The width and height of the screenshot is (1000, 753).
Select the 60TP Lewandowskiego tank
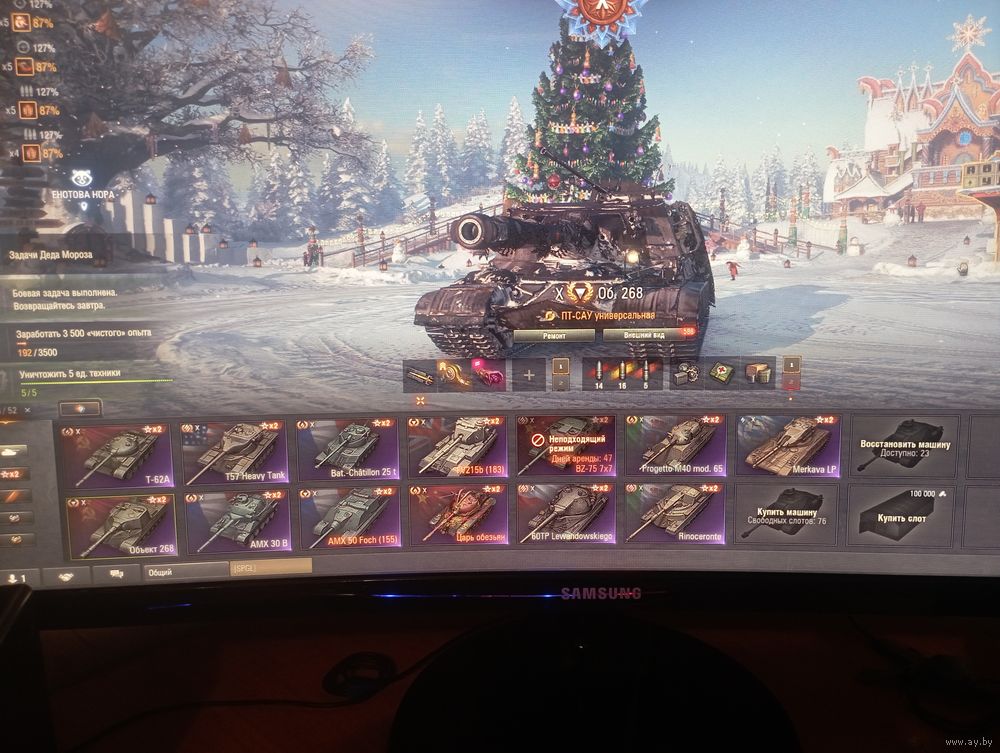click(566, 514)
